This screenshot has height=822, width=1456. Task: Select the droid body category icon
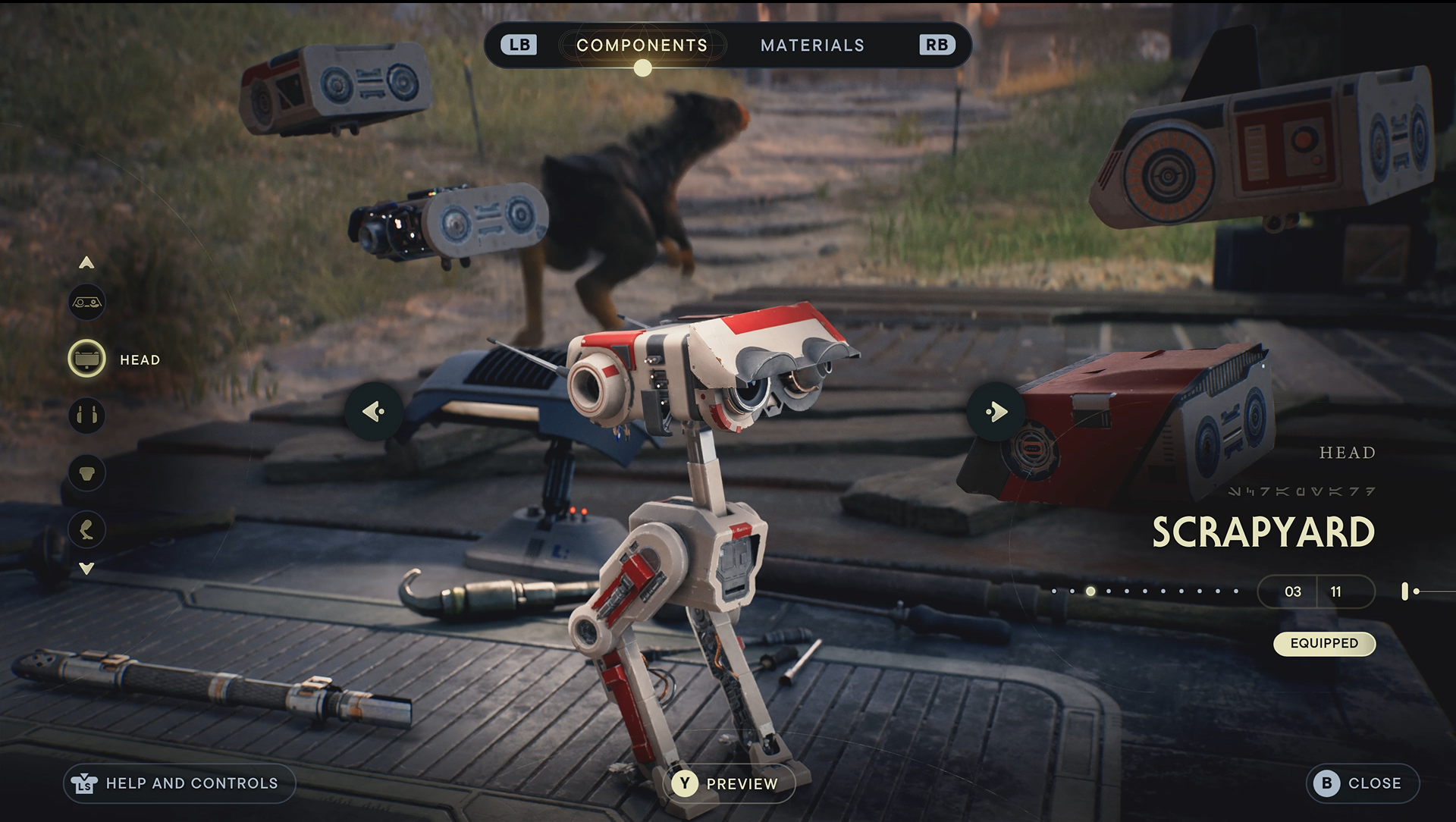click(x=87, y=472)
